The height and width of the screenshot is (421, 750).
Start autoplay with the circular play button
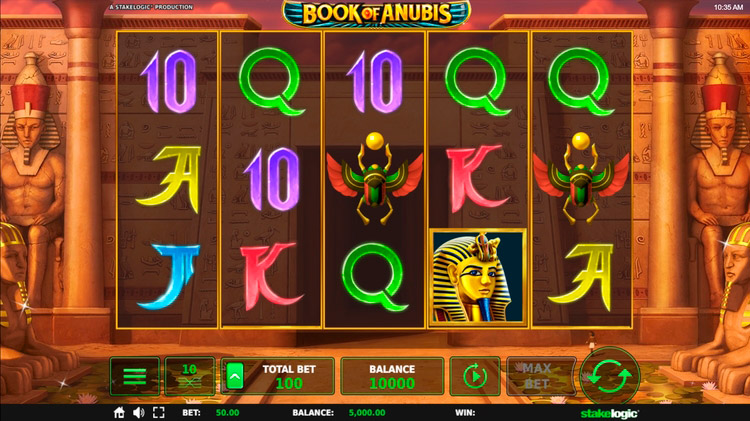coord(474,376)
